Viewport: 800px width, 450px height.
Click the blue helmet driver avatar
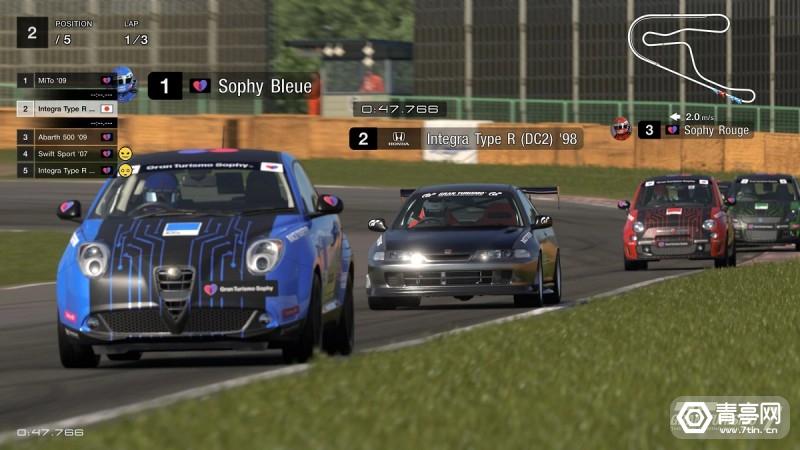click(126, 80)
